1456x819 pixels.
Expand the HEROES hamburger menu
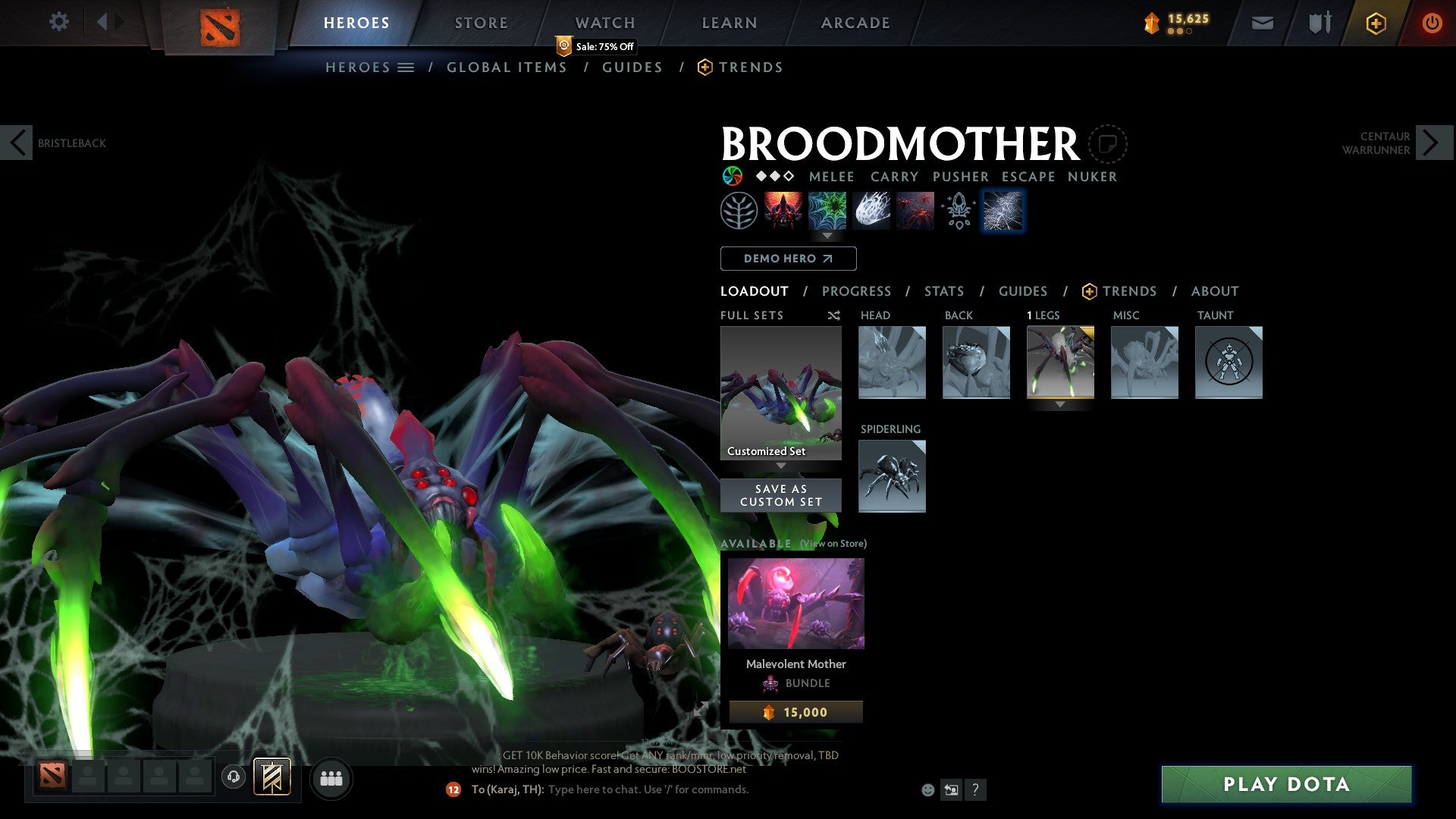(406, 67)
